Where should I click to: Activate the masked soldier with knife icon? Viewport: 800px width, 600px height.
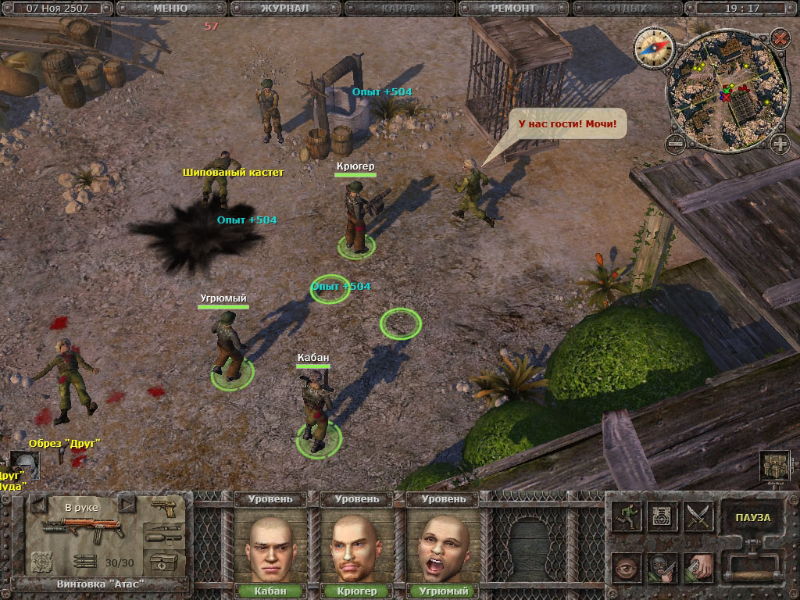662,565
